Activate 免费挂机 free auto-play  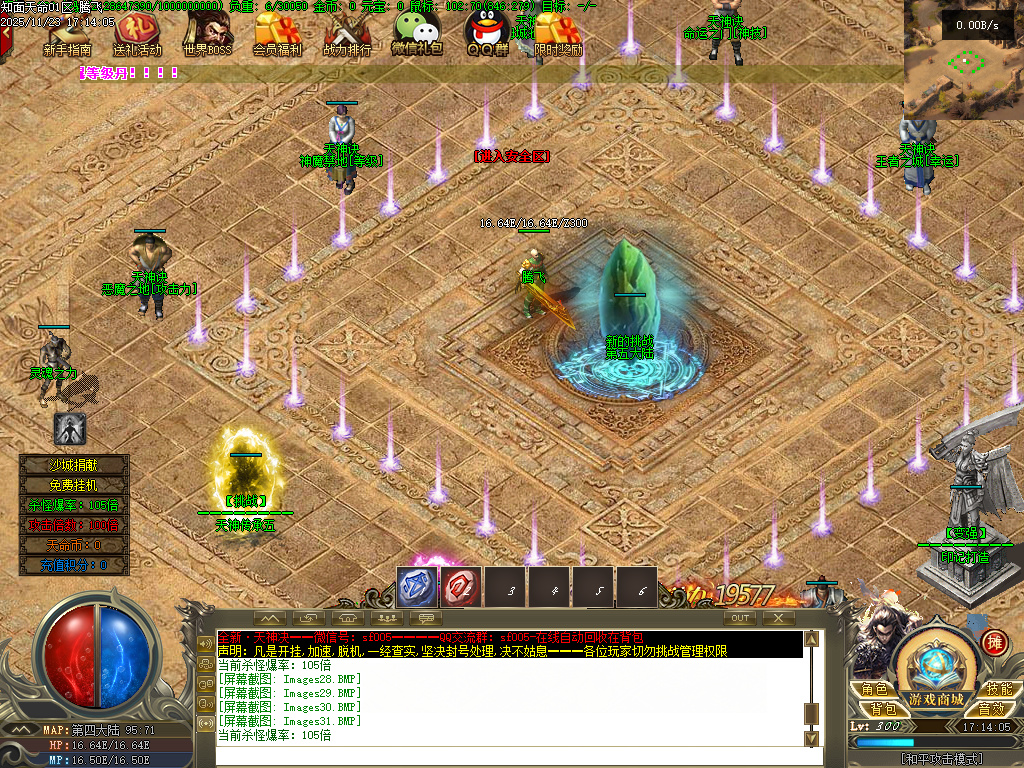click(75, 485)
